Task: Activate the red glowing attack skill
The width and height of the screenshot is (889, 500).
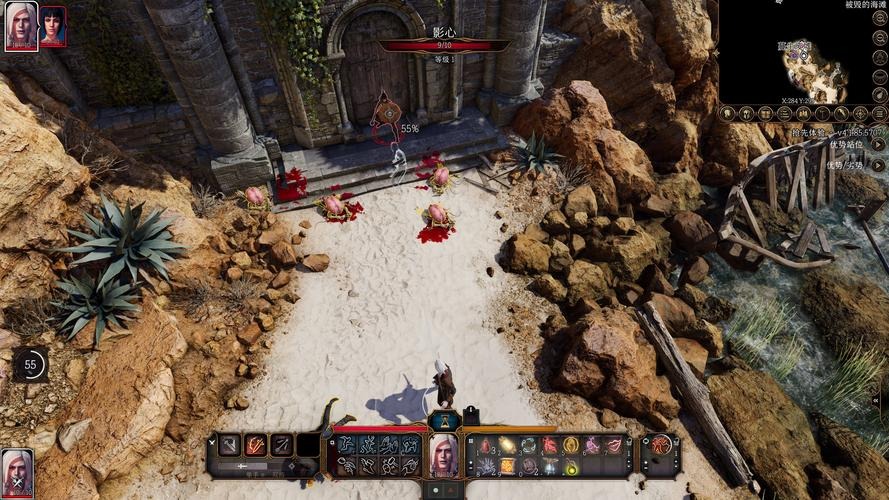Action: (256, 445)
